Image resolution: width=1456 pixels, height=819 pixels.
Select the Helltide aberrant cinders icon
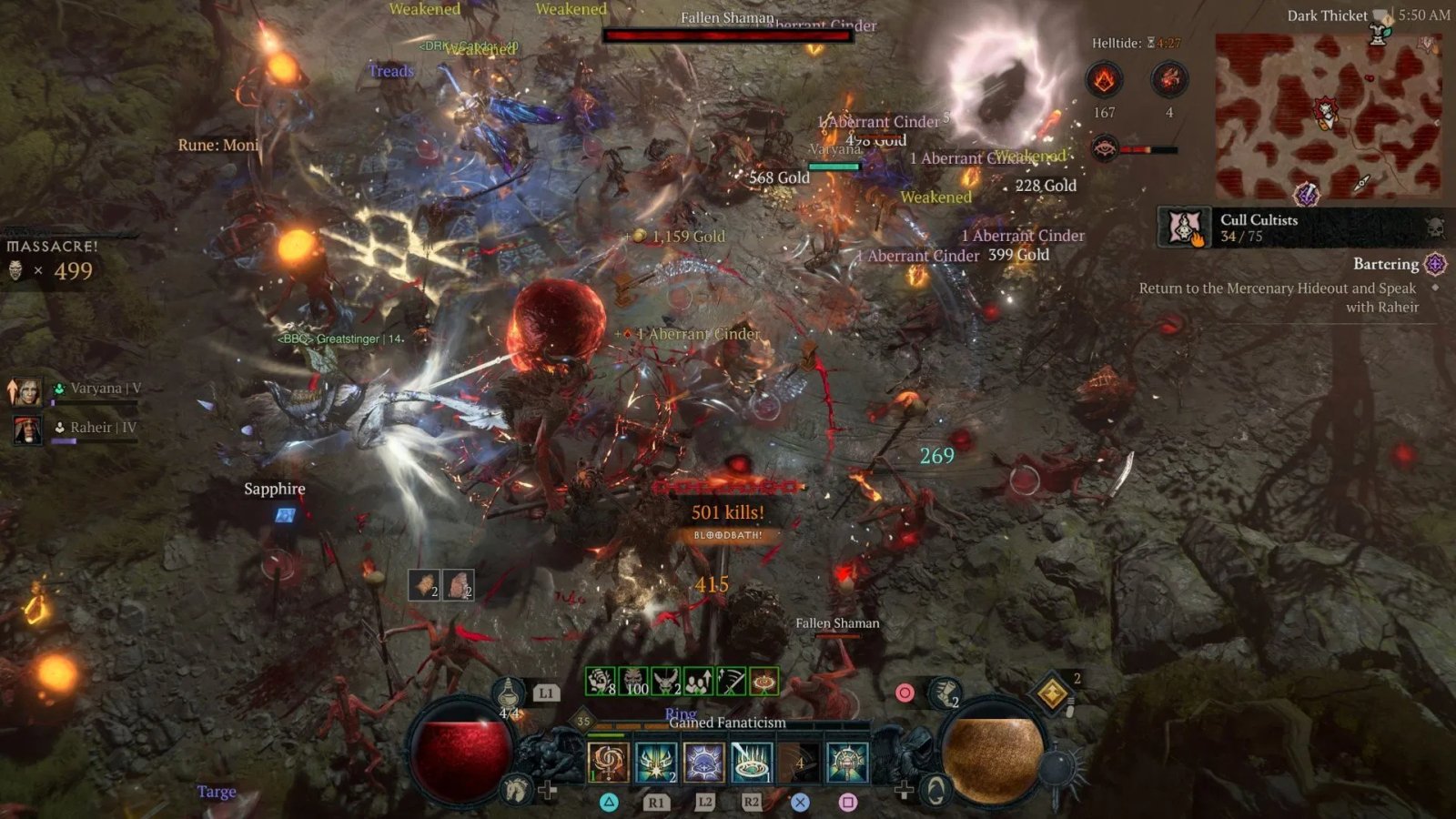point(1104,81)
